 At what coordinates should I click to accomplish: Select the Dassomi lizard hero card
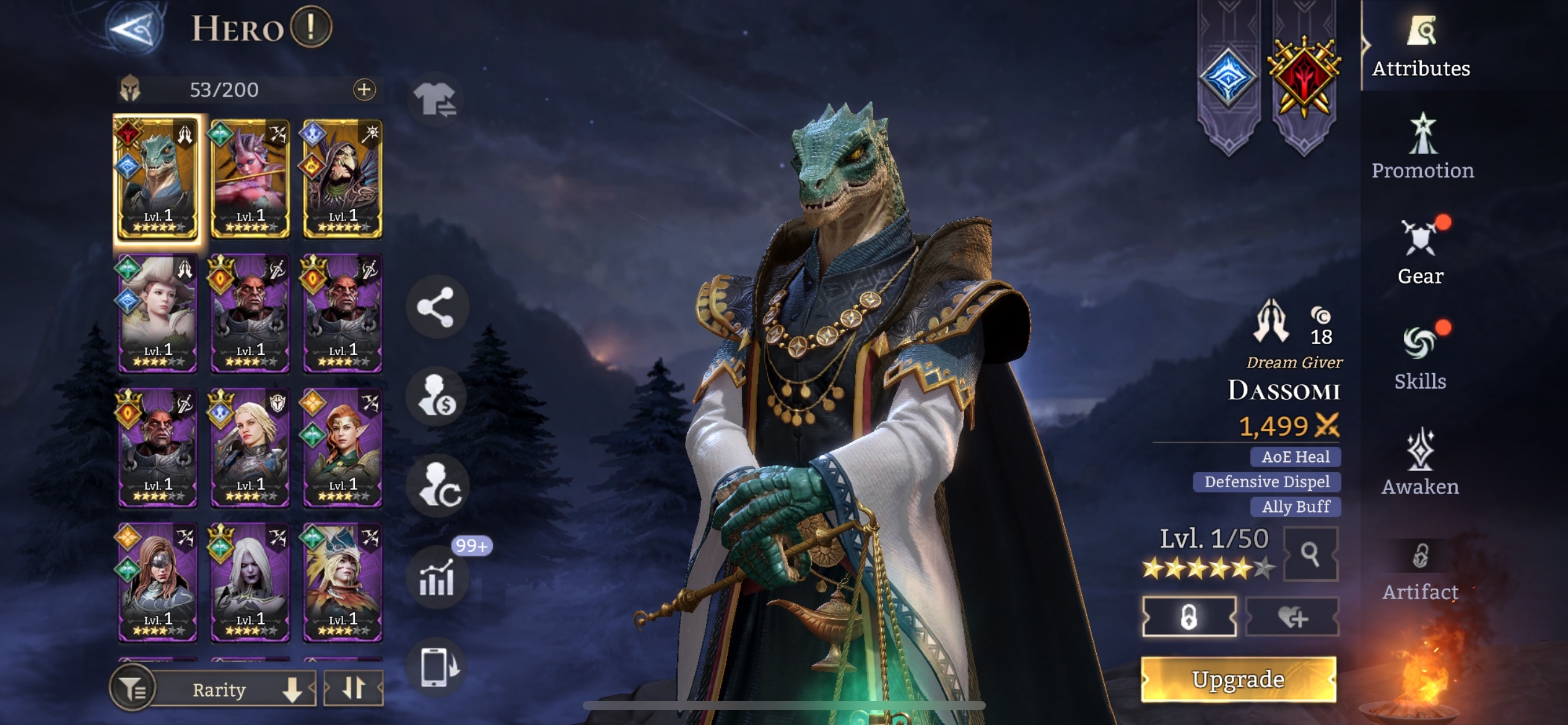pos(158,178)
